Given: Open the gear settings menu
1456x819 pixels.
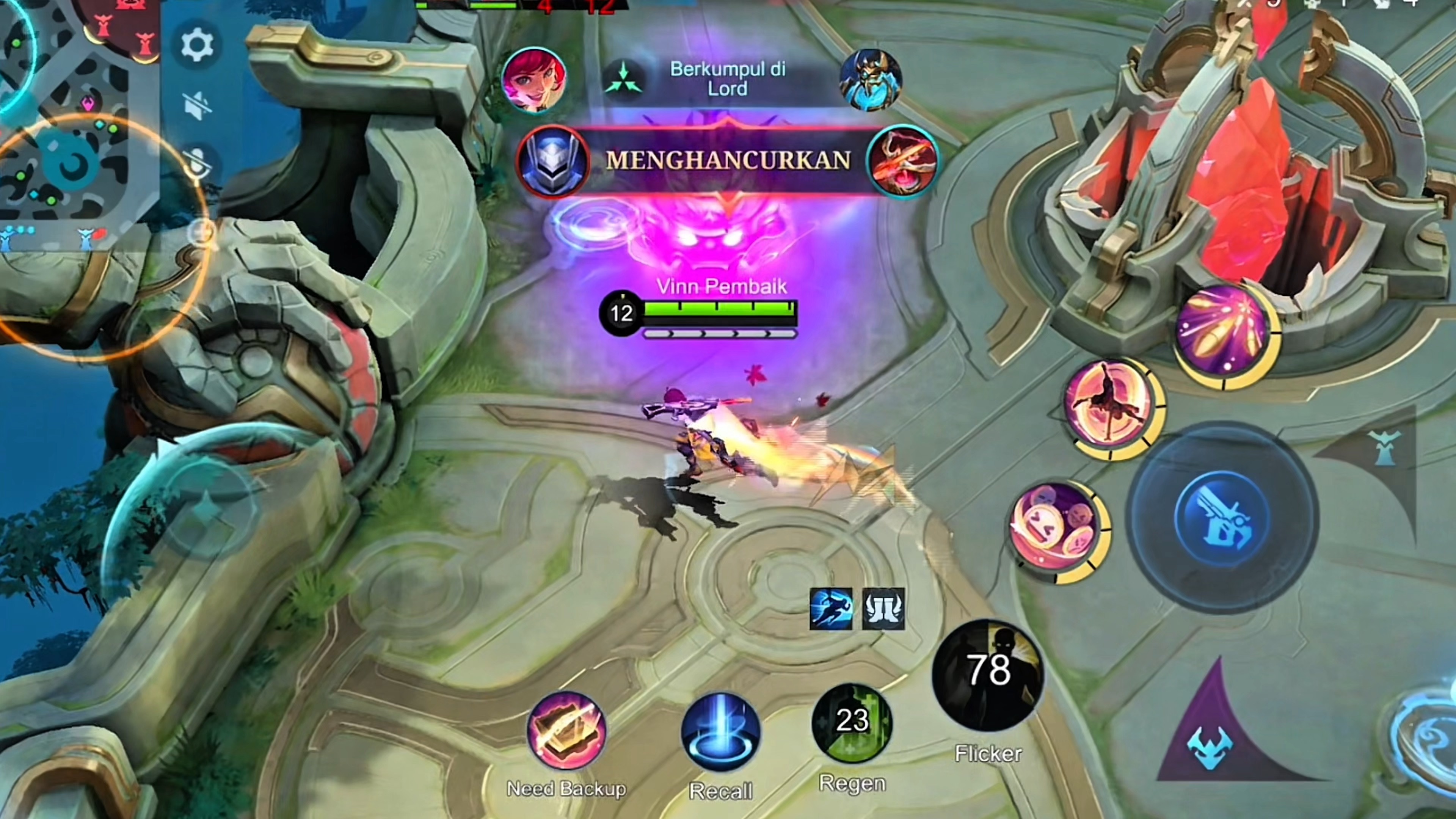Looking at the screenshot, I should tap(197, 45).
